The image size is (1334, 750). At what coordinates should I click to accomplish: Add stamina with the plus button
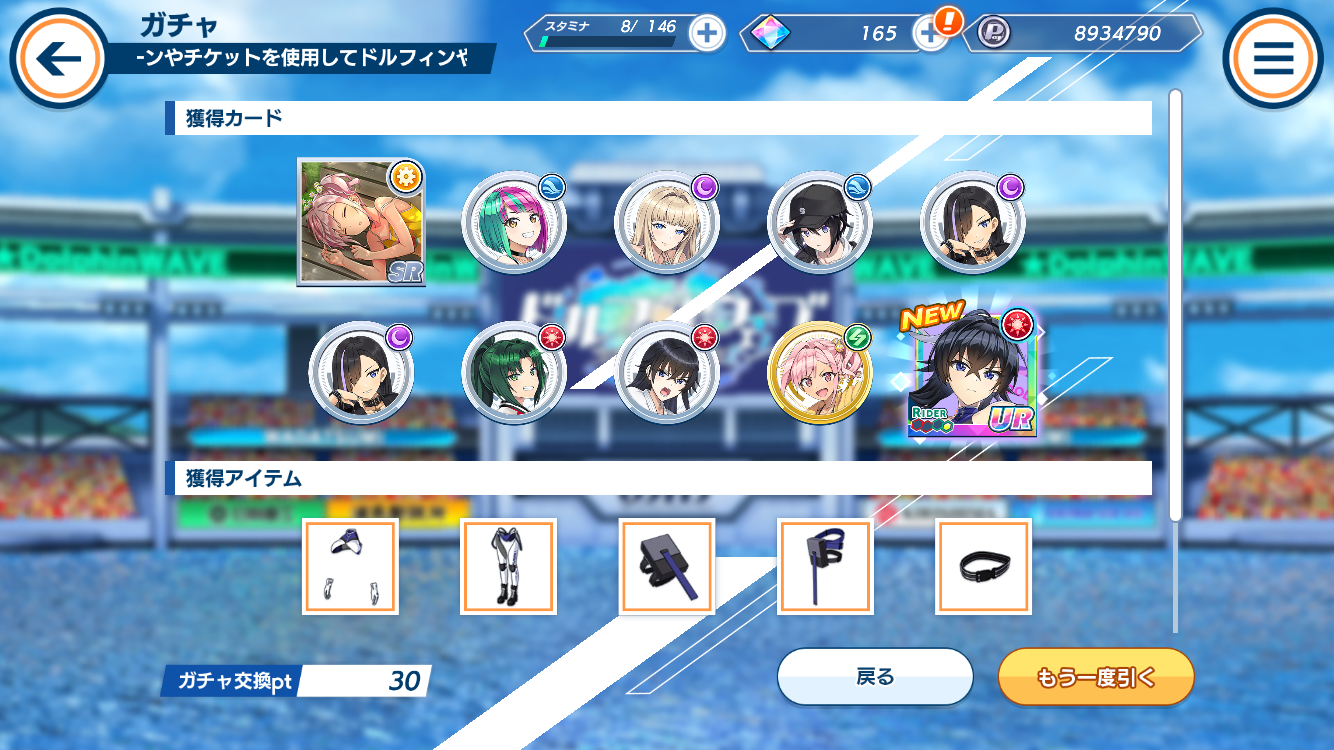(x=707, y=33)
